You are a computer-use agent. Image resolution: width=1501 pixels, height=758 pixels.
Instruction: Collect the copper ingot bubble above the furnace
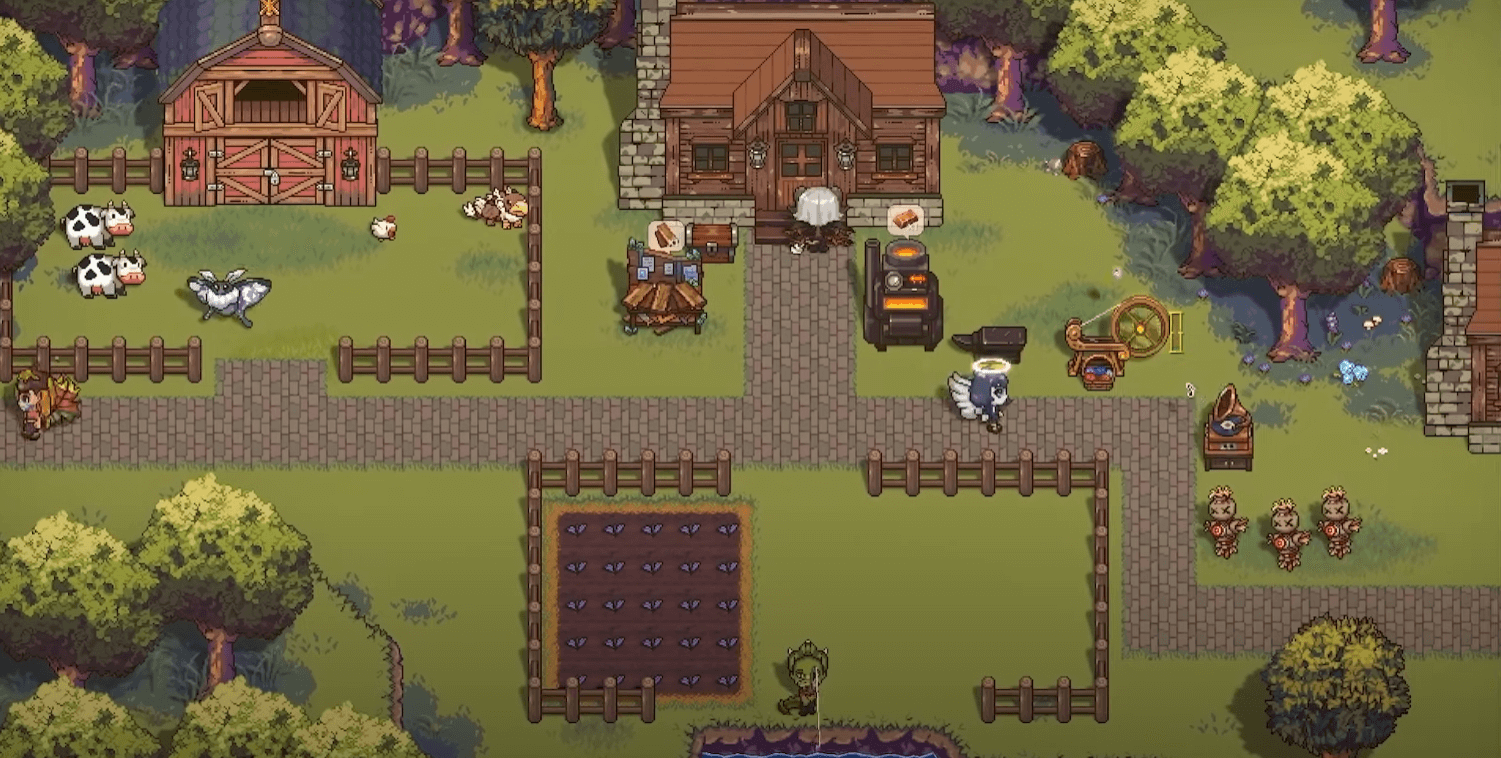tap(905, 219)
